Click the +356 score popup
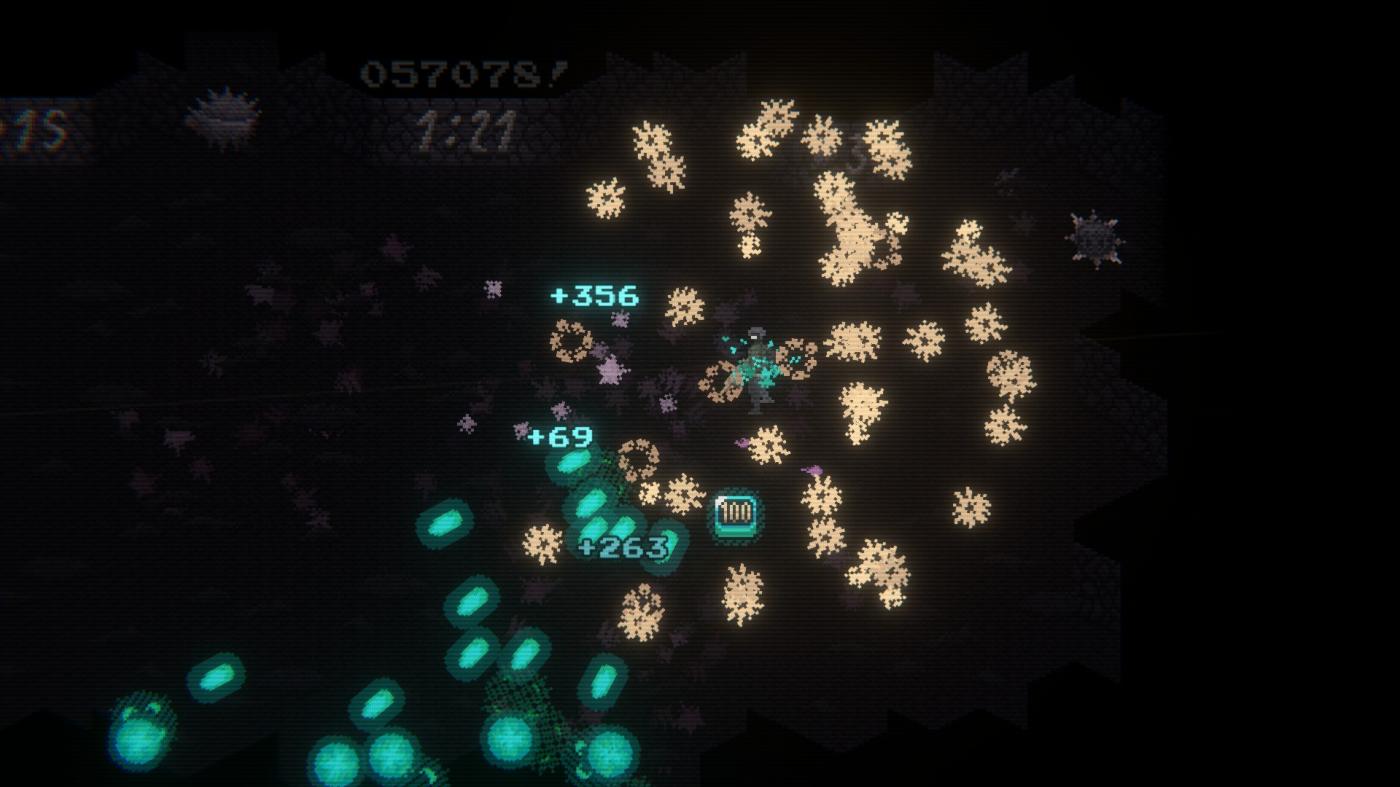Viewport: 1400px width, 787px height. (x=594, y=295)
